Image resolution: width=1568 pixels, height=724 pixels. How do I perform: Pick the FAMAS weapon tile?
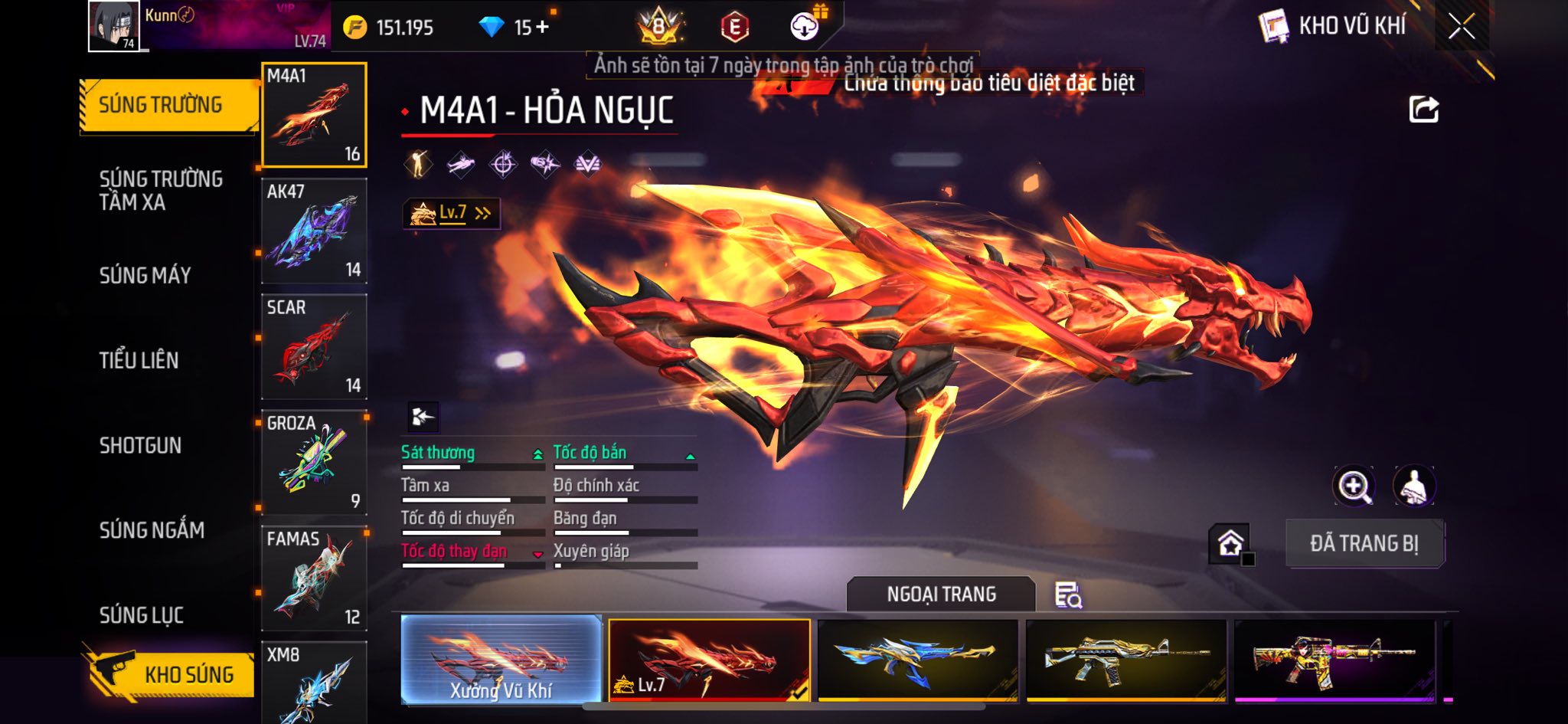(314, 578)
